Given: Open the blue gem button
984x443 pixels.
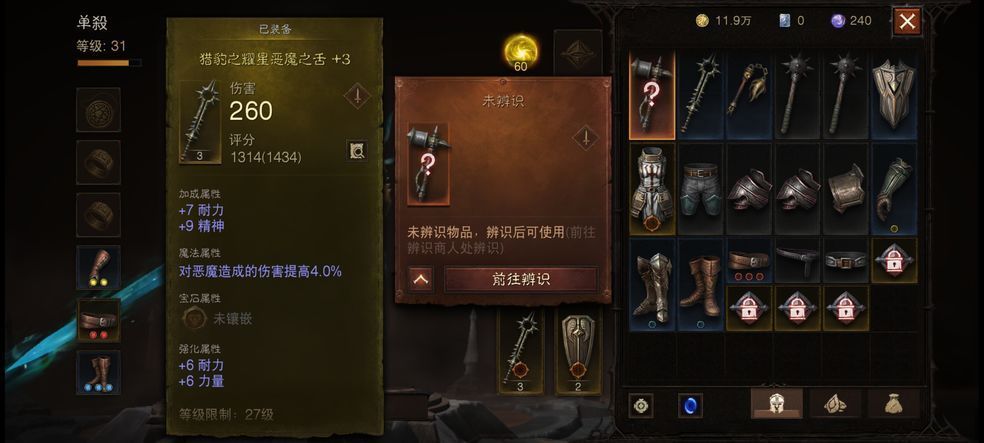Looking at the screenshot, I should pos(689,405).
